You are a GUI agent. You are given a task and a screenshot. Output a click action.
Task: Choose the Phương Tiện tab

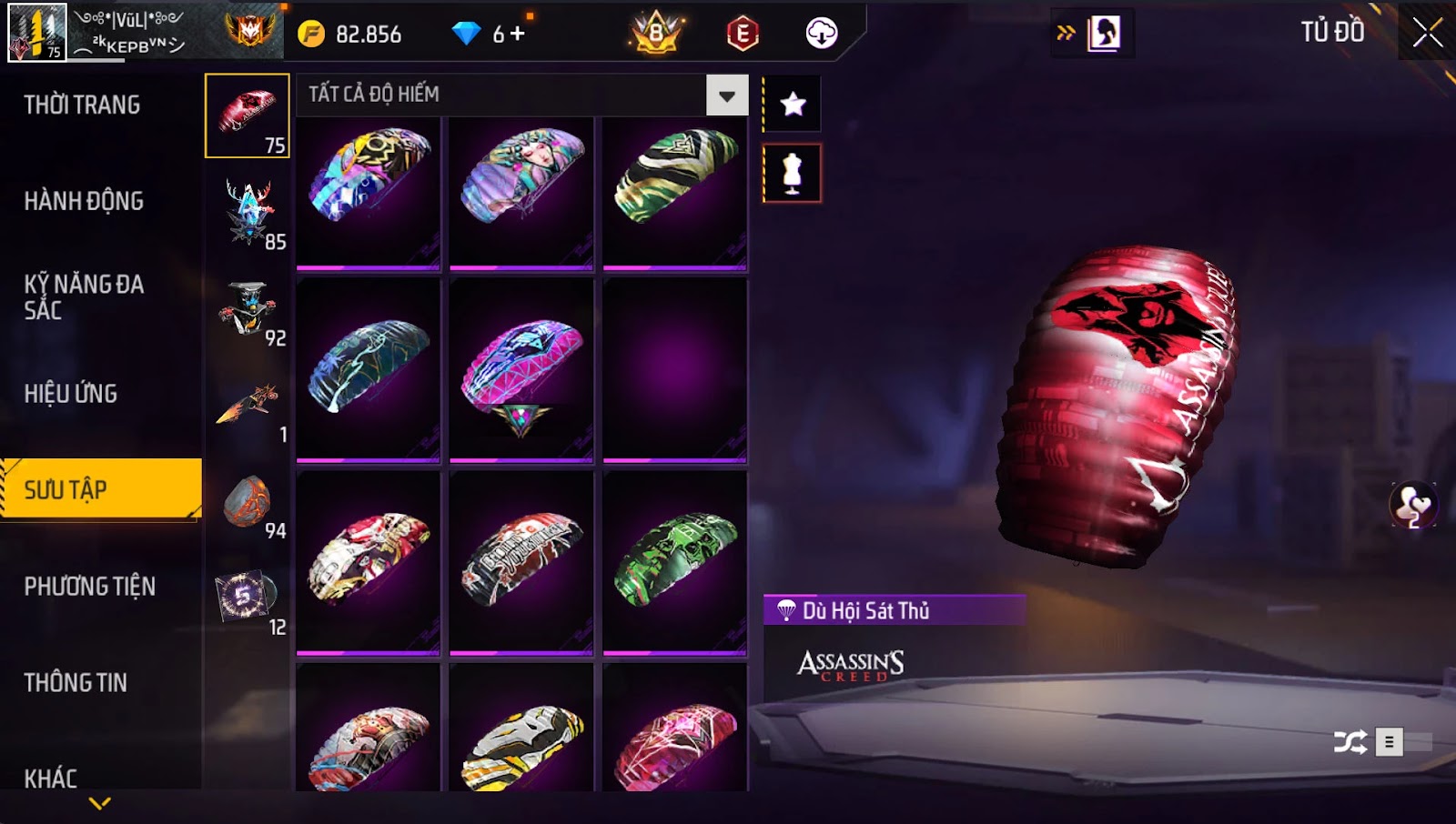tap(89, 587)
